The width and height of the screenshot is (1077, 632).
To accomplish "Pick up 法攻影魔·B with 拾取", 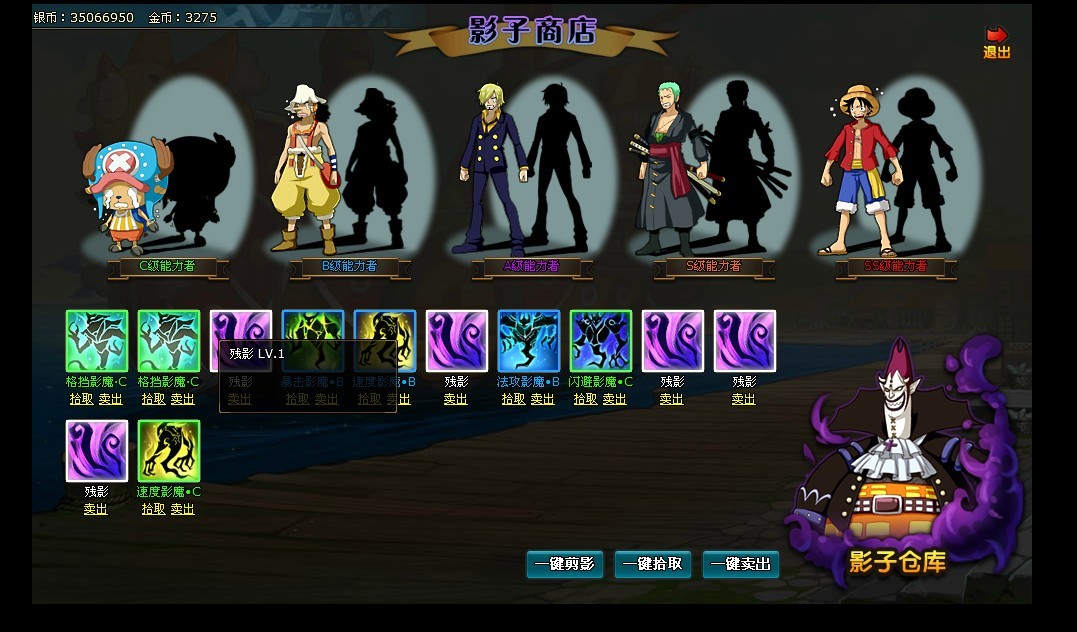I will pyautogui.click(x=513, y=399).
